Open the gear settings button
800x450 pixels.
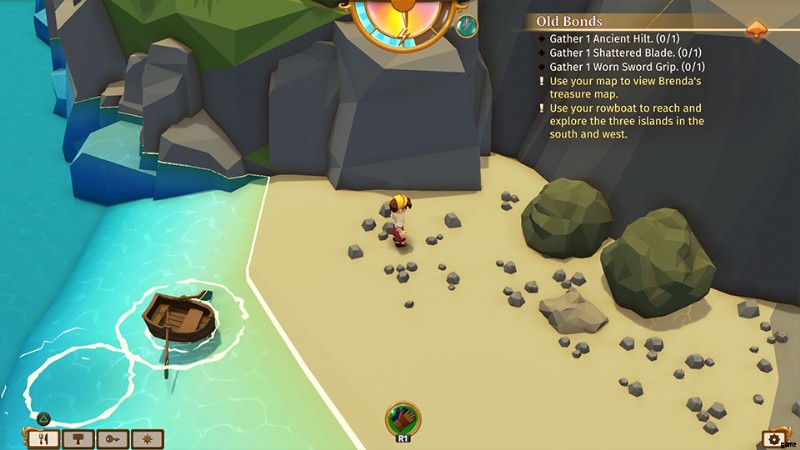772,439
